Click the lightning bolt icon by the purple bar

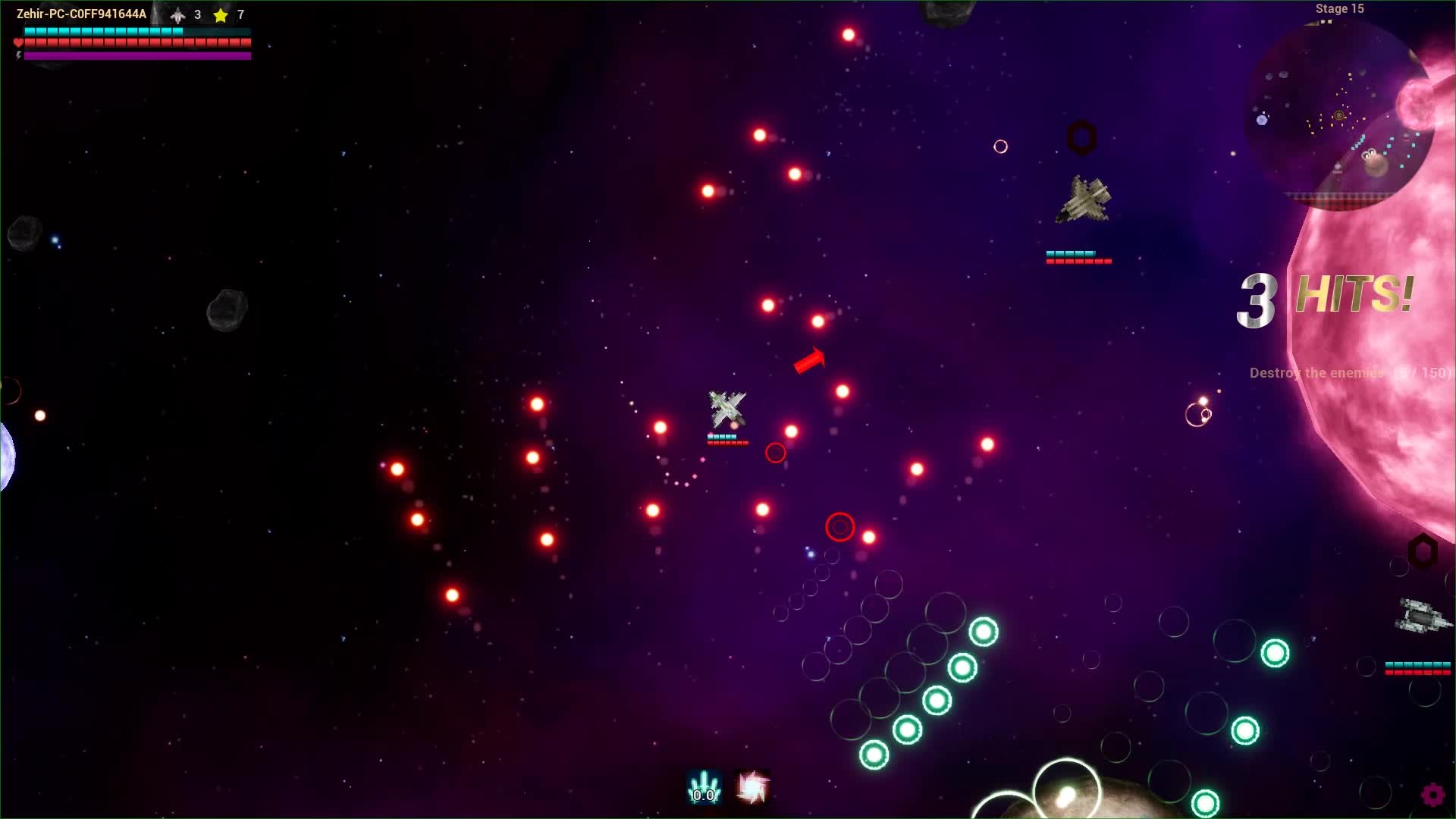coord(17,55)
